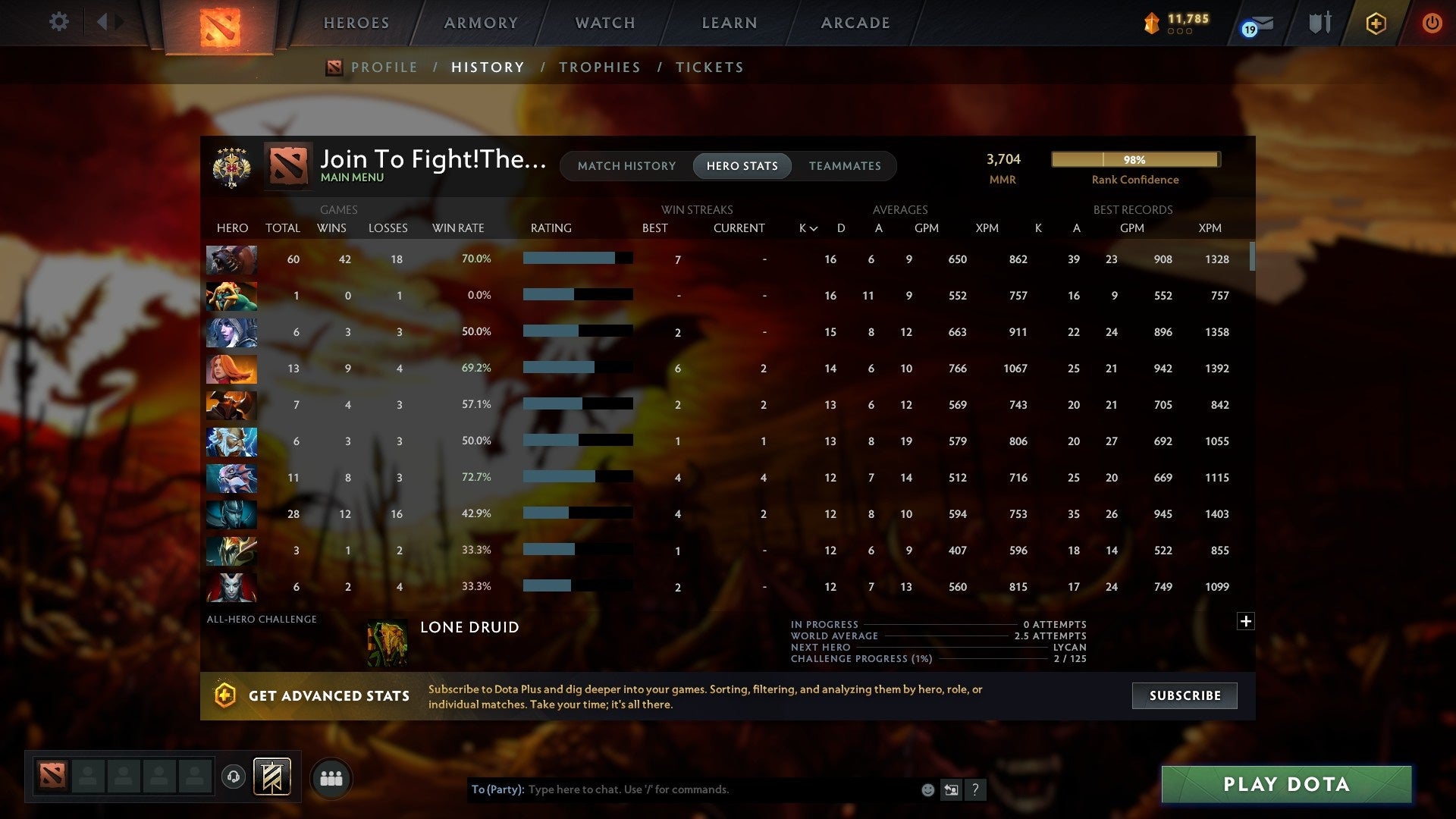
Task: Click the Dota 2 logo in the navbar
Action: 219,22
